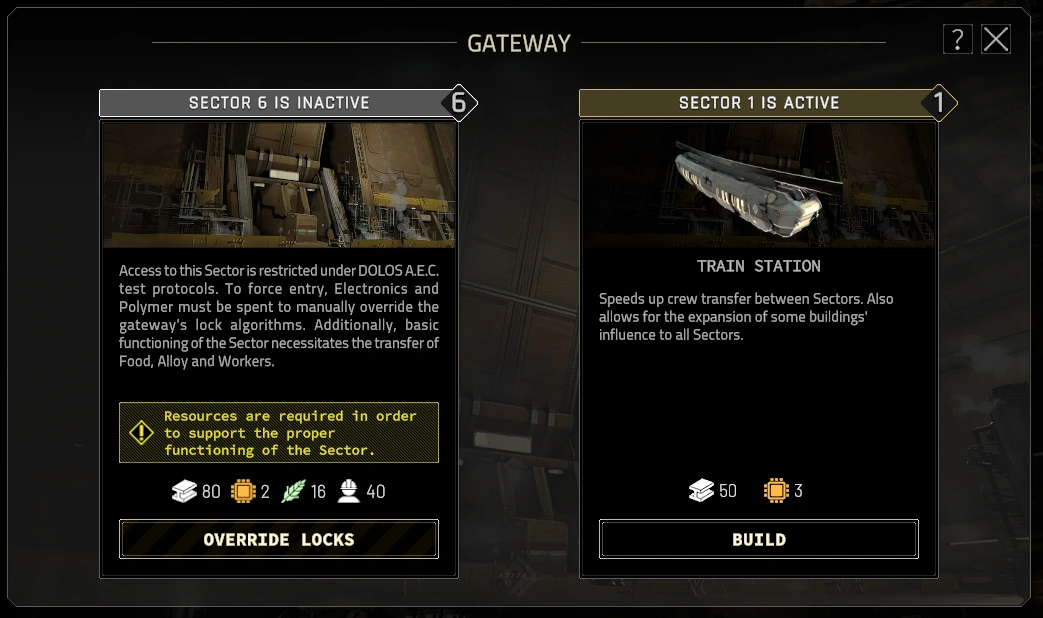Select the Sector 6 inactive header
The width and height of the screenshot is (1043, 618).
pyautogui.click(x=279, y=103)
